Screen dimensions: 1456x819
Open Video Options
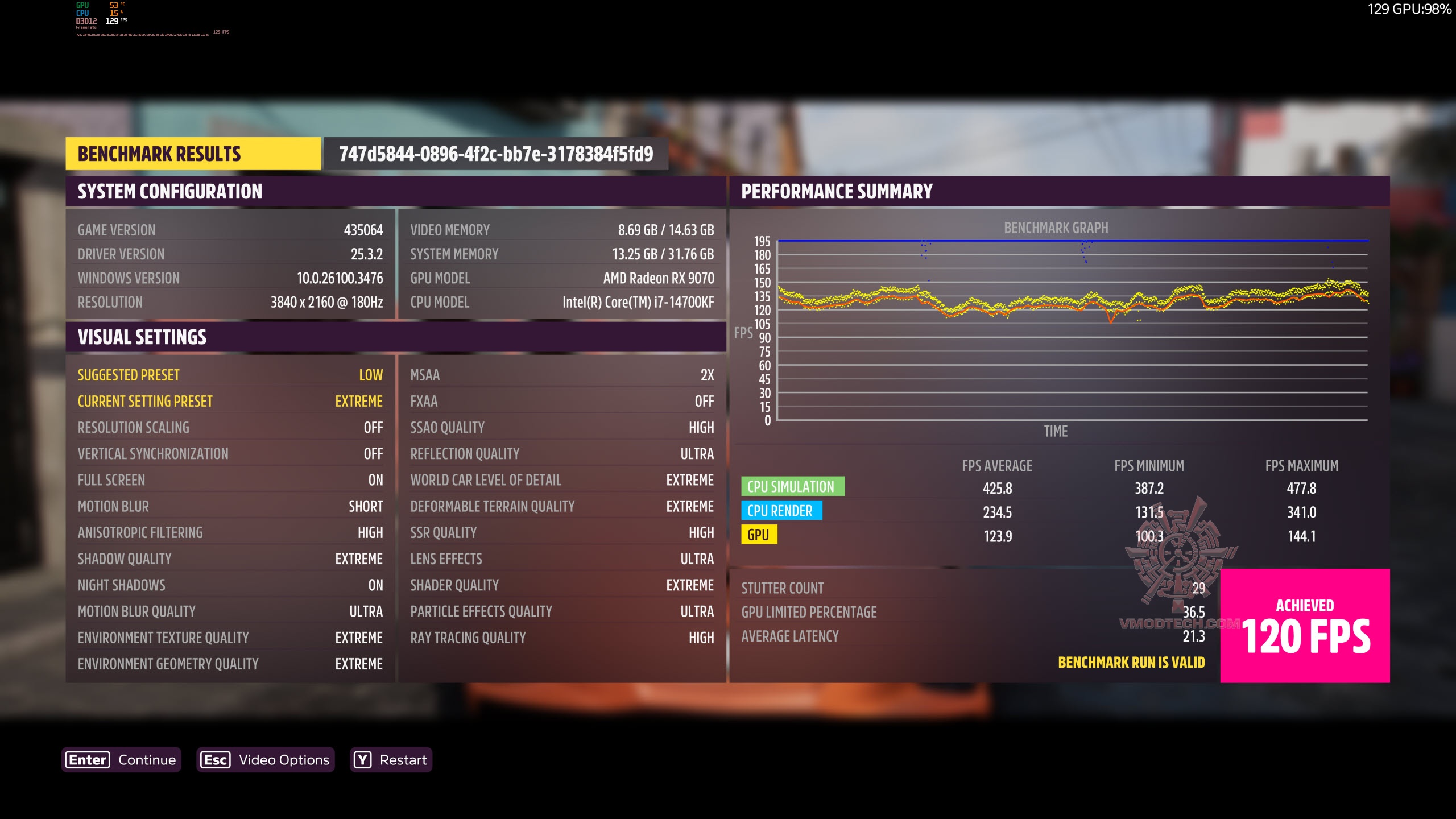coord(266,760)
